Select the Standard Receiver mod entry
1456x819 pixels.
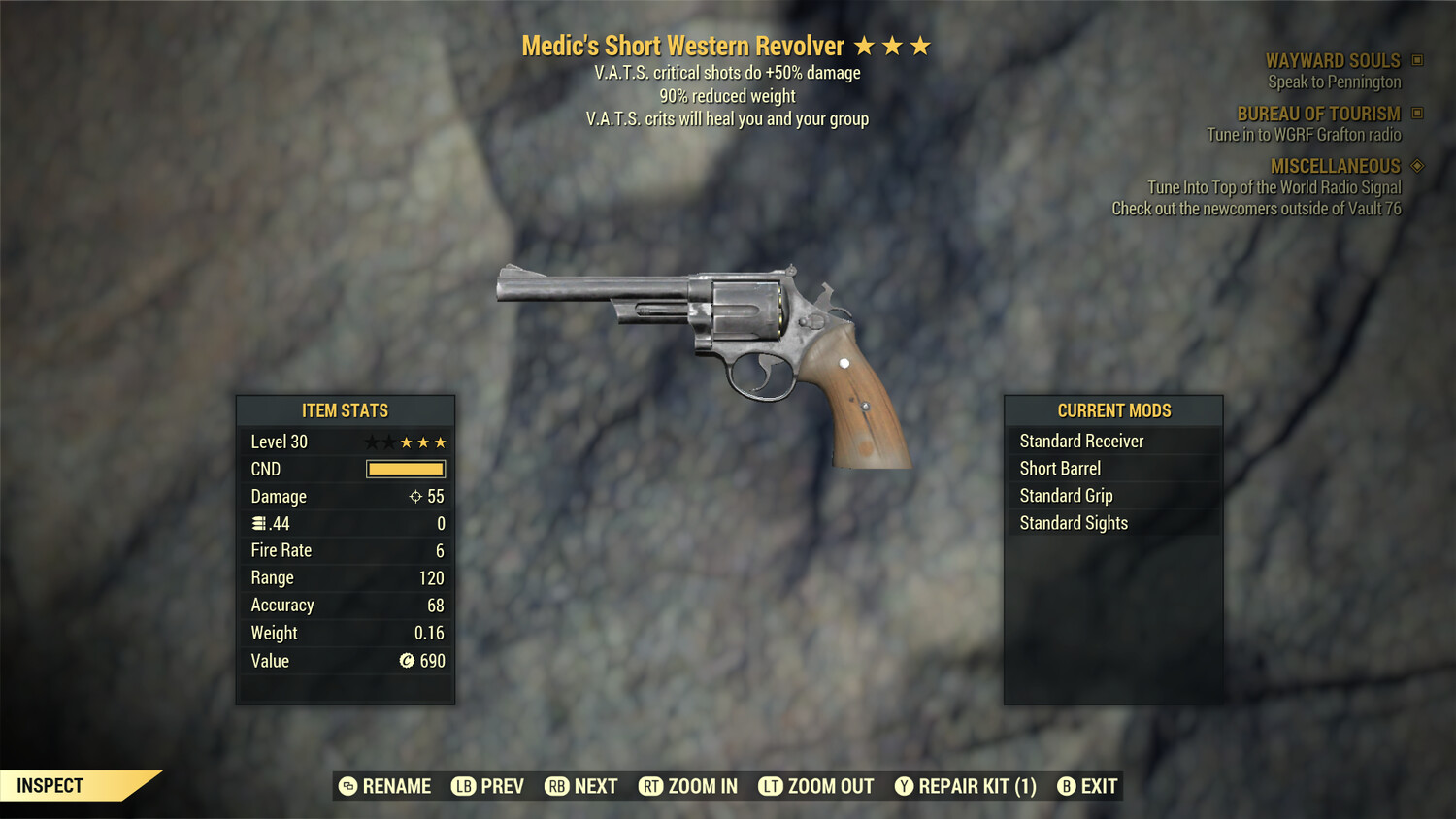click(x=1081, y=441)
